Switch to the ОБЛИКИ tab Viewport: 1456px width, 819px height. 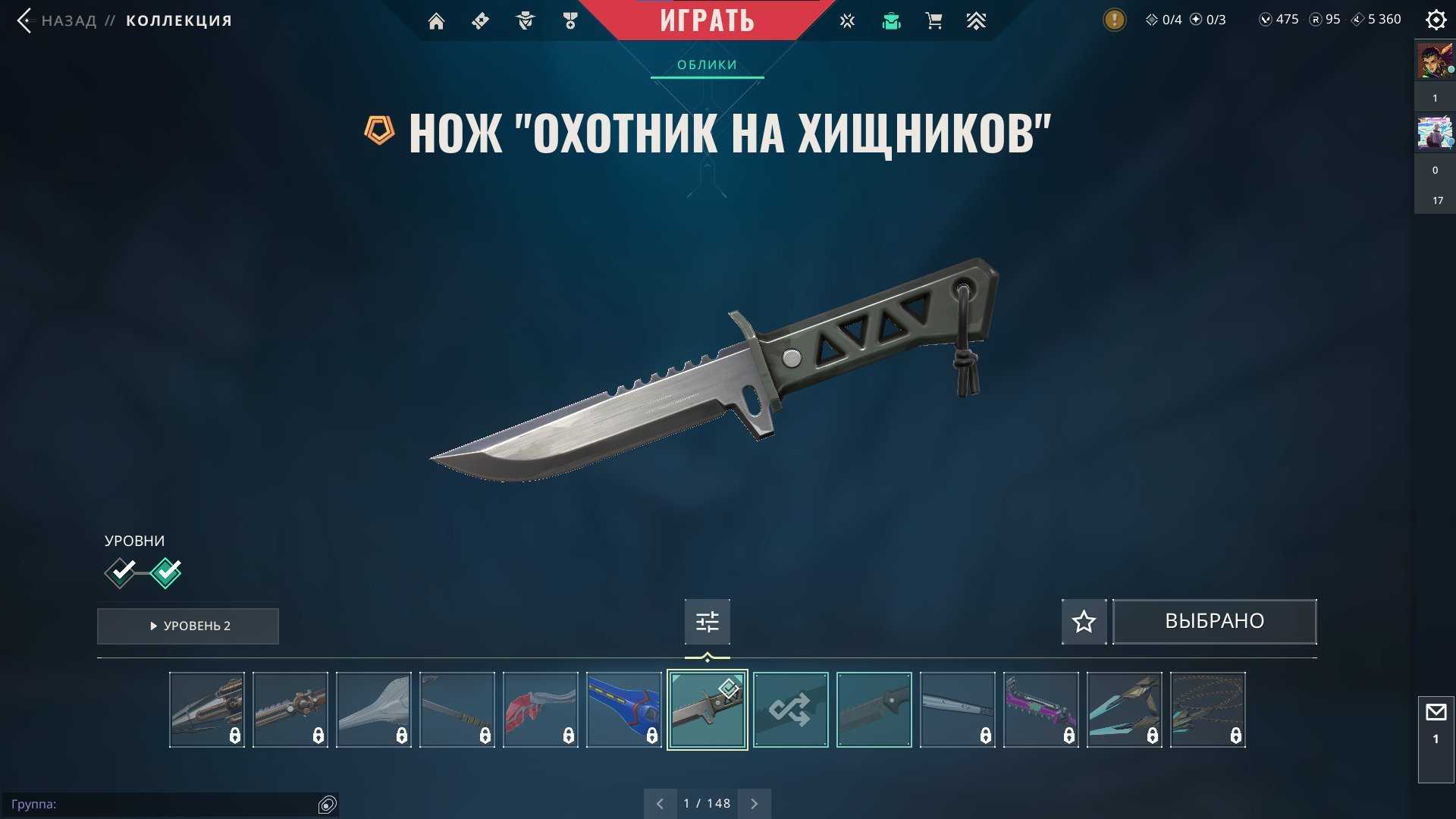point(706,64)
